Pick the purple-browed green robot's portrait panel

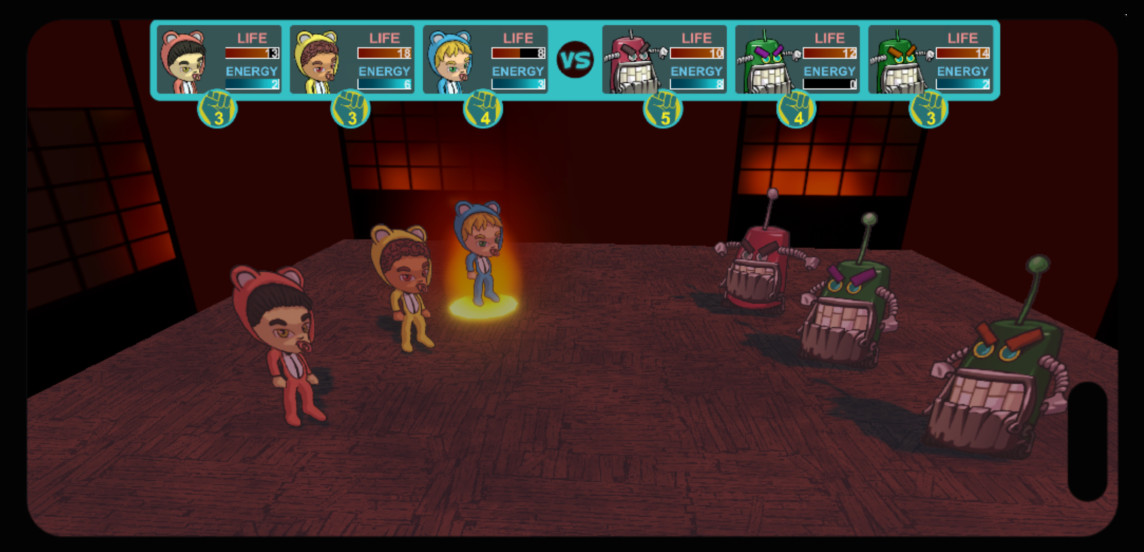coord(797,60)
